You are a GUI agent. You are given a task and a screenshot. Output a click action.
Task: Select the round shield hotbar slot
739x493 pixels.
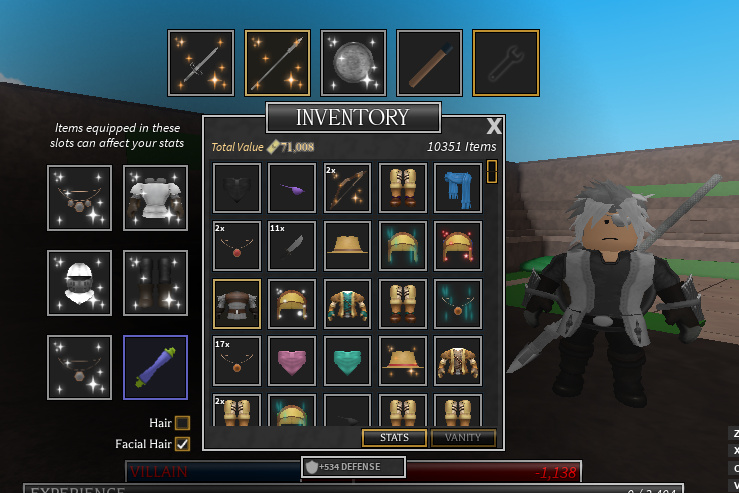[x=353, y=63]
